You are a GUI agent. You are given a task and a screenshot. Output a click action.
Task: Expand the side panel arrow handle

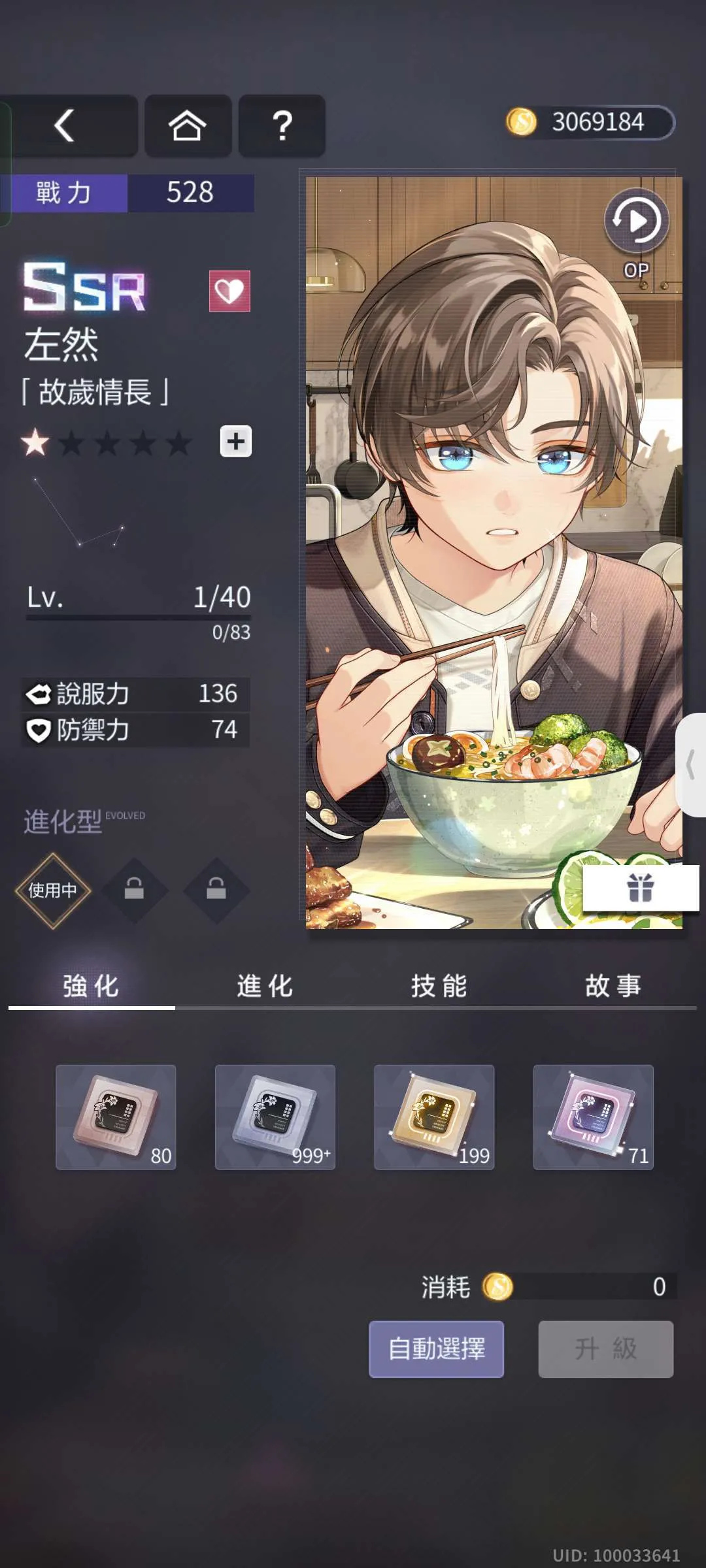pos(692,765)
